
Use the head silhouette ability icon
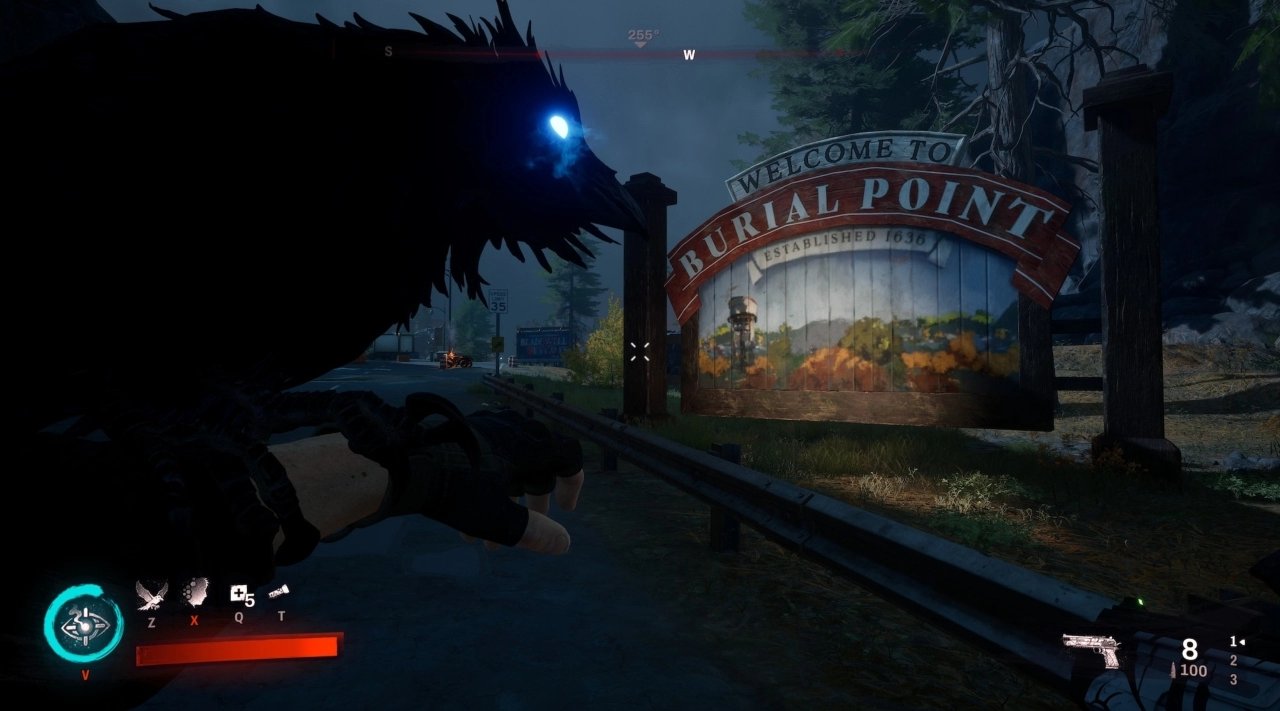click(x=195, y=593)
